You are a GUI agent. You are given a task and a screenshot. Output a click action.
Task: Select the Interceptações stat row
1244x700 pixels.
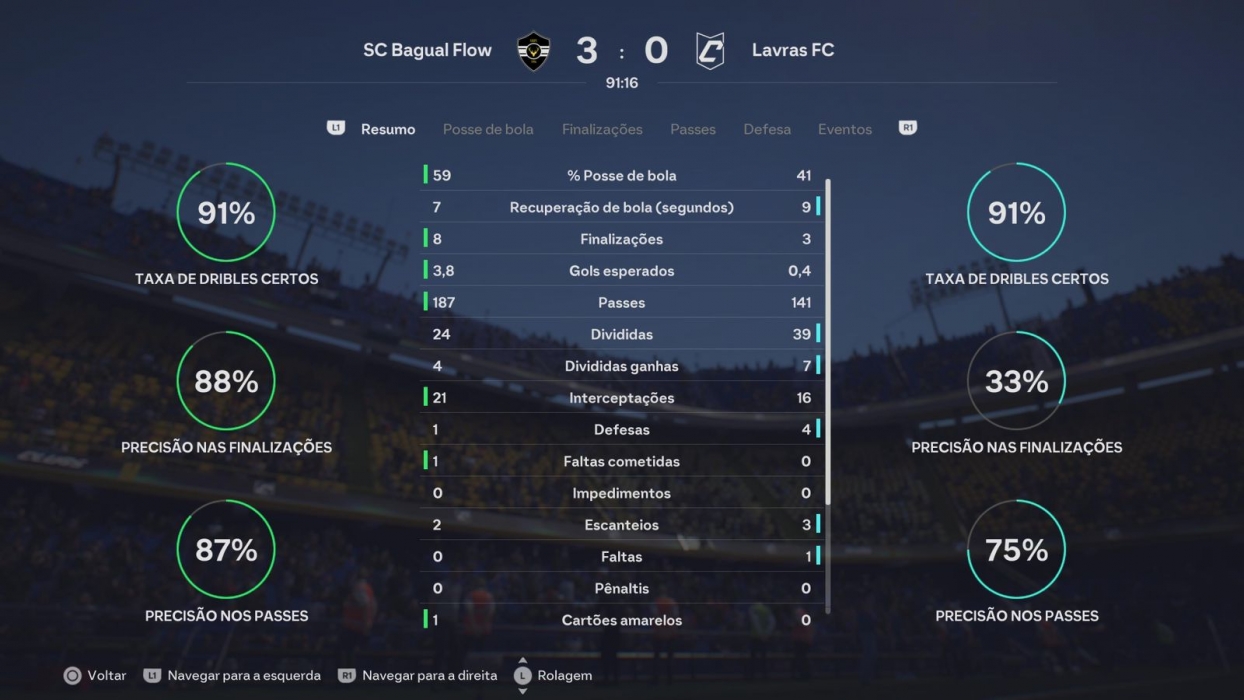pyautogui.click(x=622, y=398)
